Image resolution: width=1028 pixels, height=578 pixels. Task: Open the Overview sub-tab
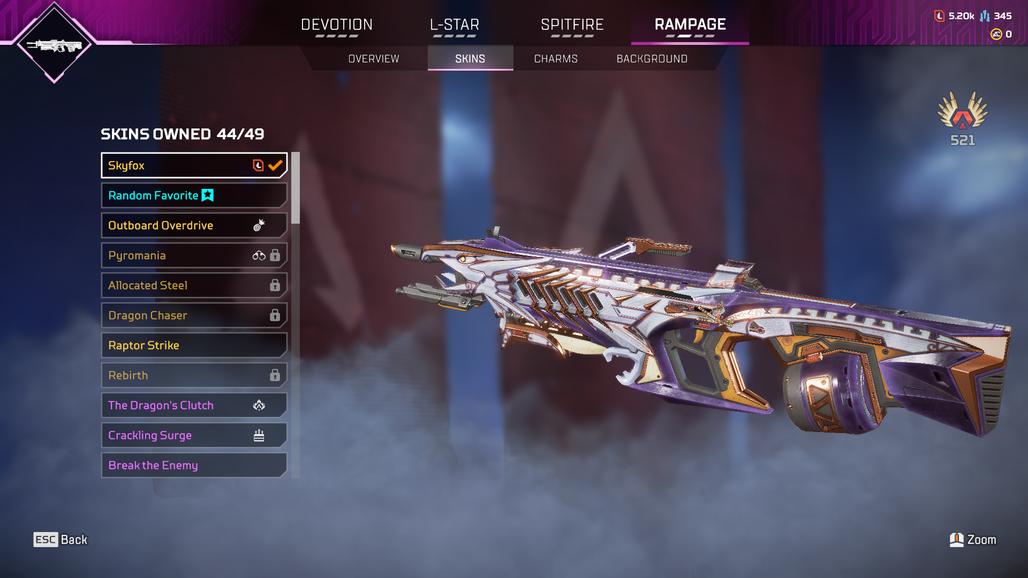click(373, 59)
